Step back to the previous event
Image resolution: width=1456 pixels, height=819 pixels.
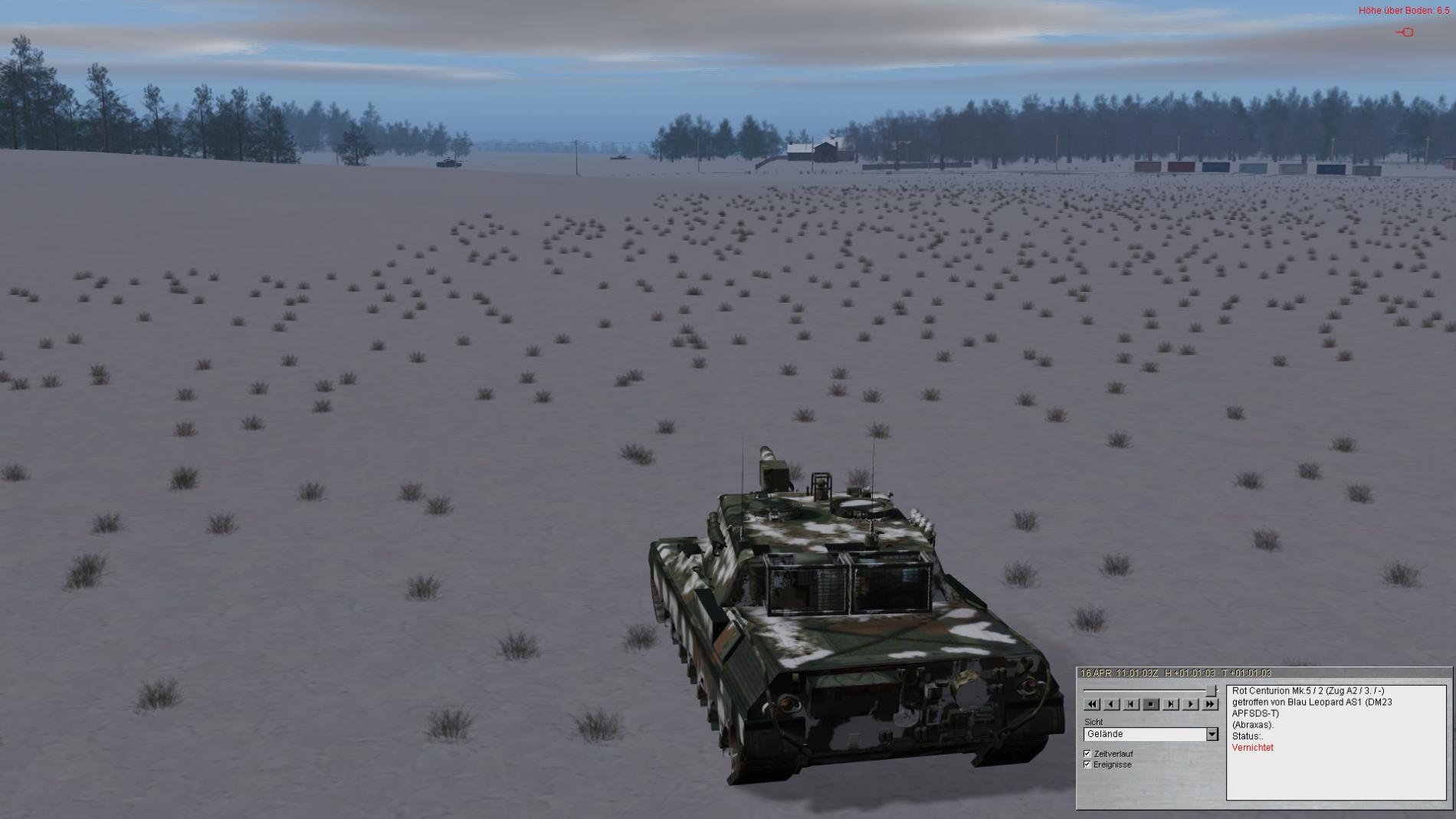click(x=1131, y=704)
